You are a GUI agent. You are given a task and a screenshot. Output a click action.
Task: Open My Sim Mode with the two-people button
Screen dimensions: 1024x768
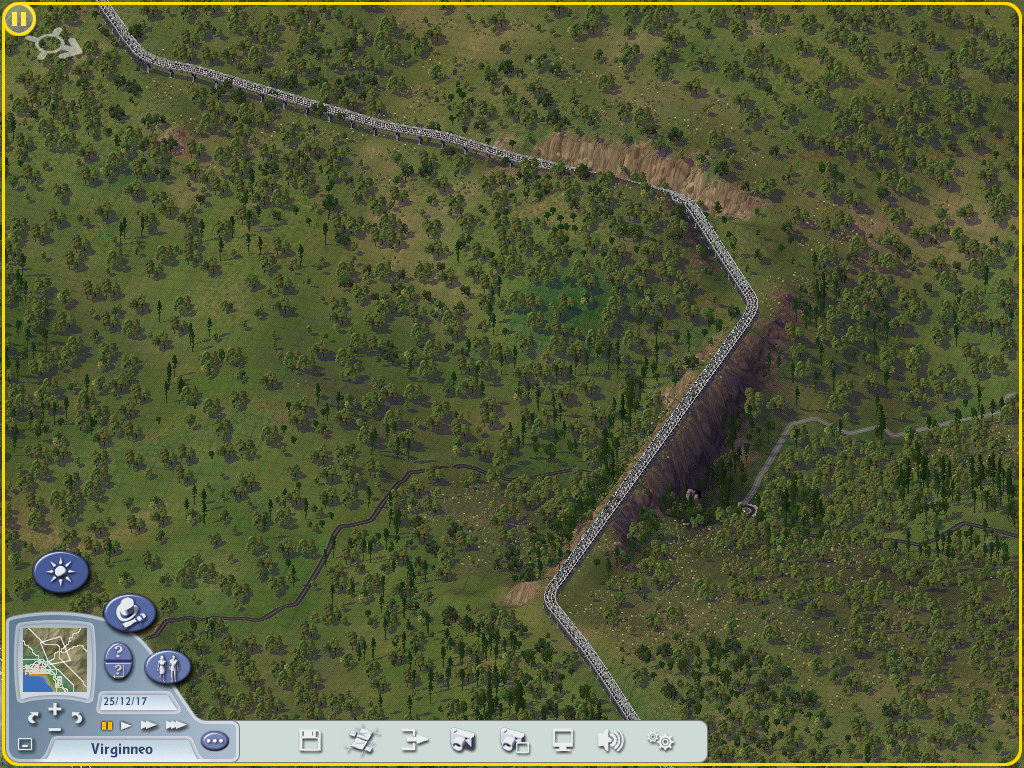click(x=168, y=667)
